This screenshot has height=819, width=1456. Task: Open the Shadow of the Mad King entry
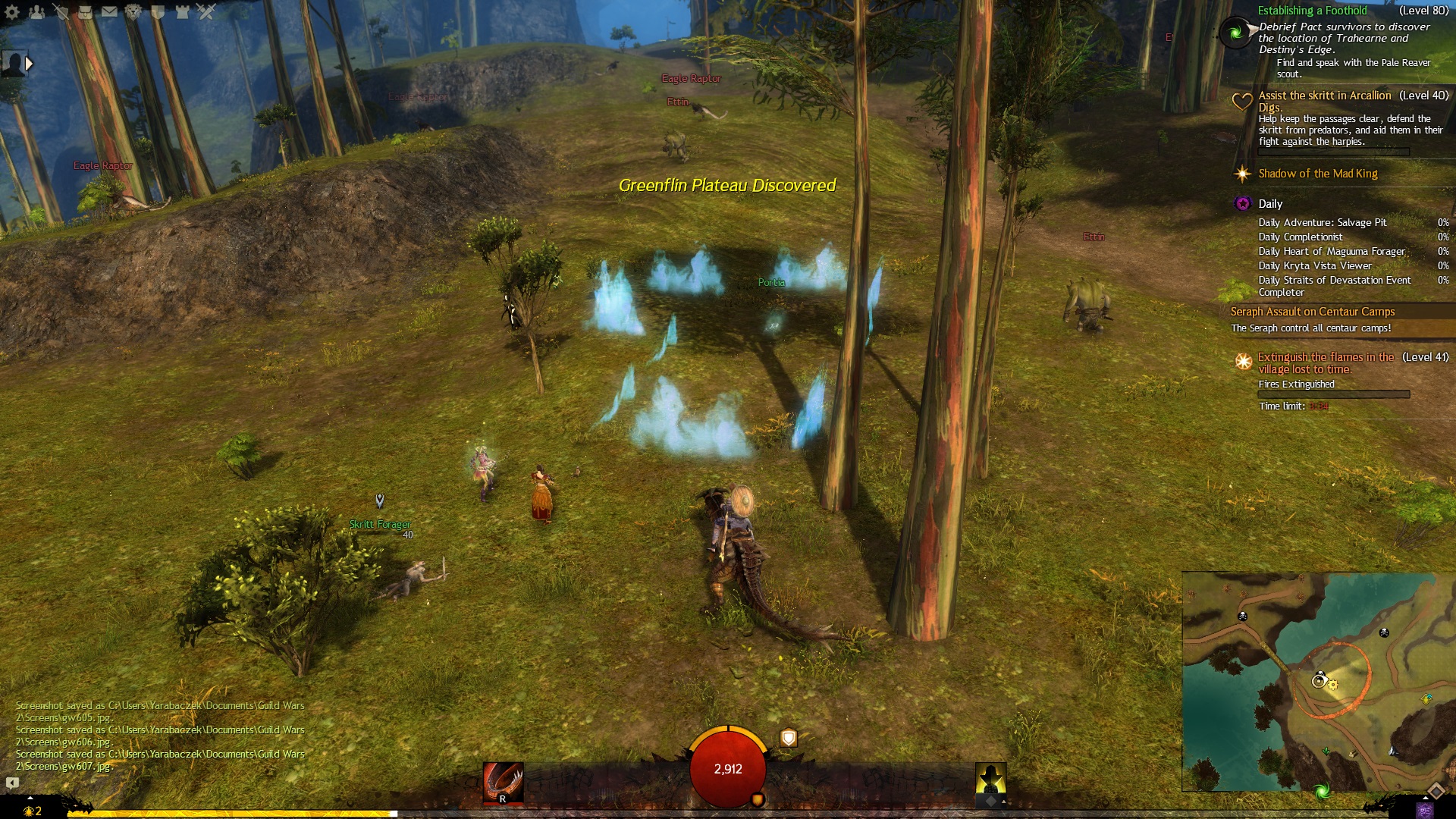pos(1317,174)
